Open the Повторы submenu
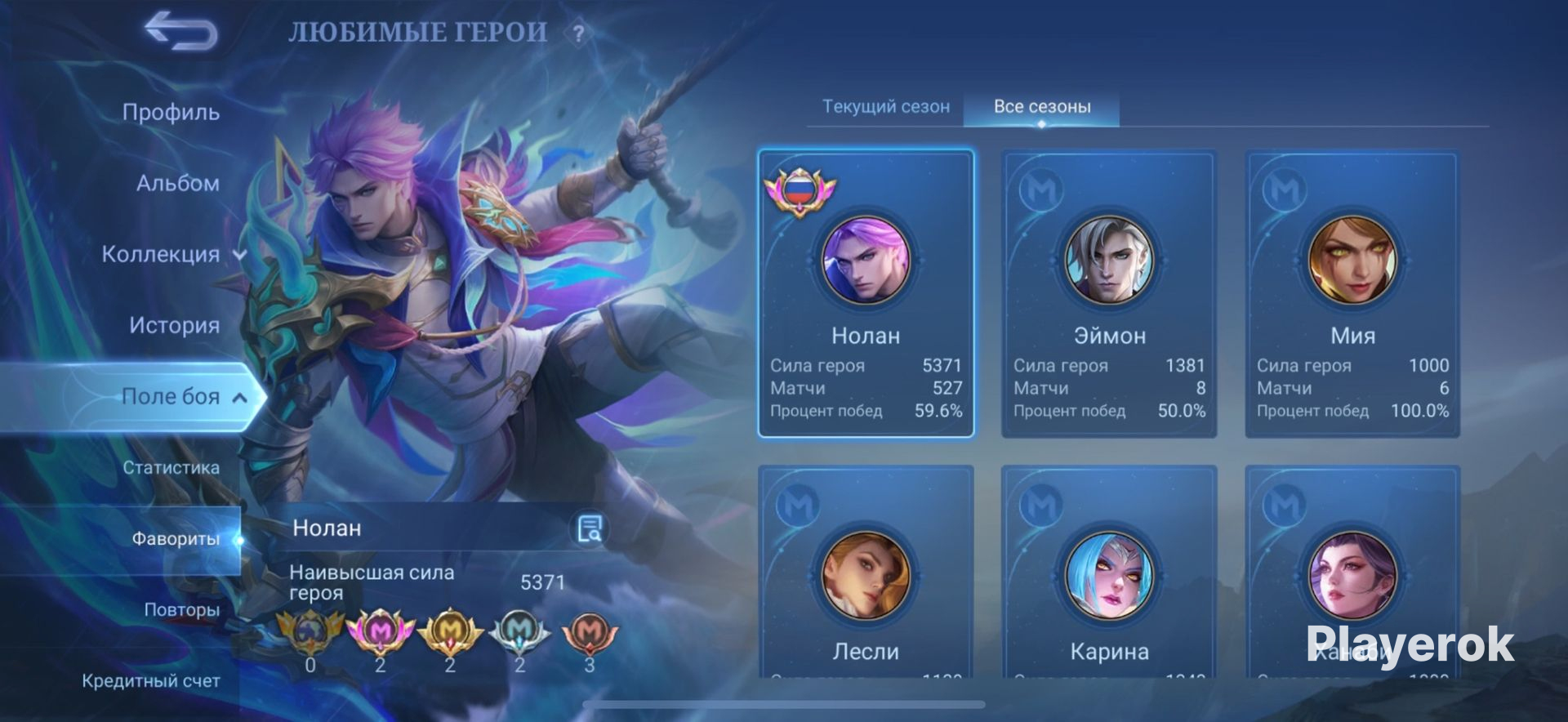The image size is (1568, 722). pyautogui.click(x=181, y=610)
